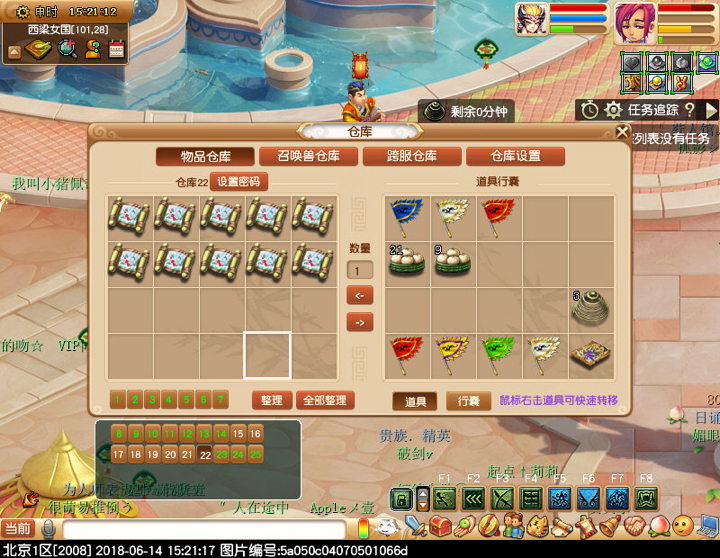Close the 仓库 warehouse window
720x558 pixels.
622,132
